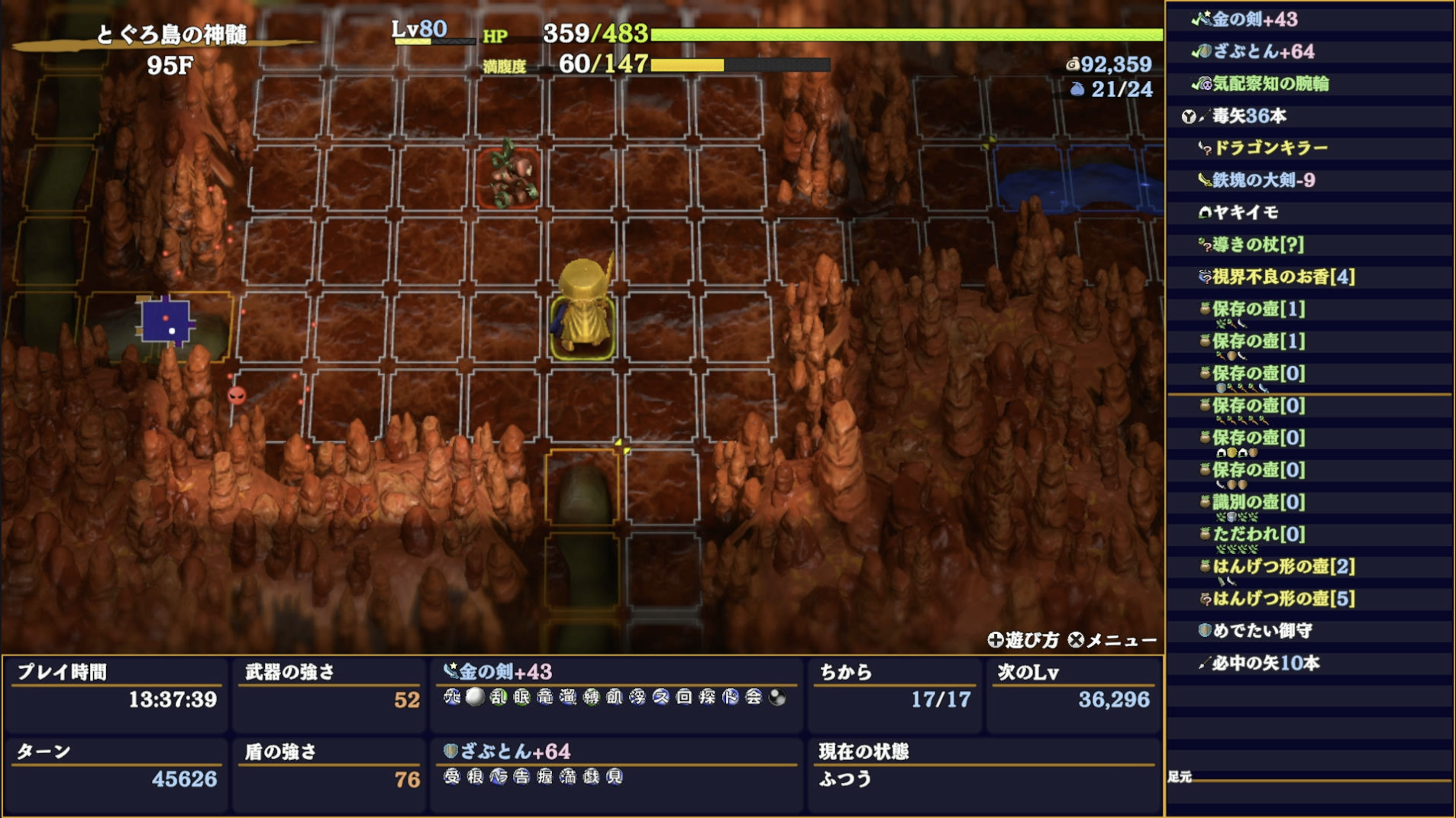Image resolution: width=1456 pixels, height=818 pixels.
Task: Choose the 気配察知の腕輪 bracelet
Action: coord(1270,83)
